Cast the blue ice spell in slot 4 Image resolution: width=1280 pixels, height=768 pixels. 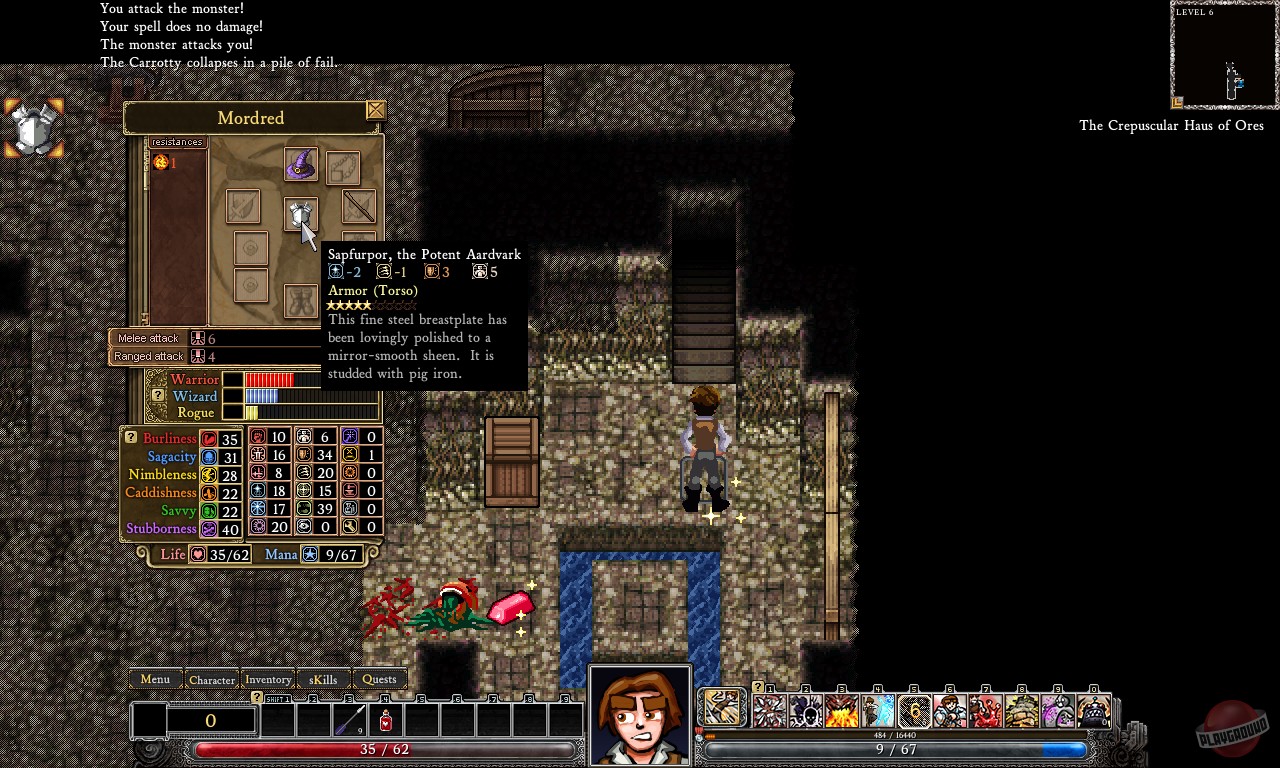click(x=877, y=708)
